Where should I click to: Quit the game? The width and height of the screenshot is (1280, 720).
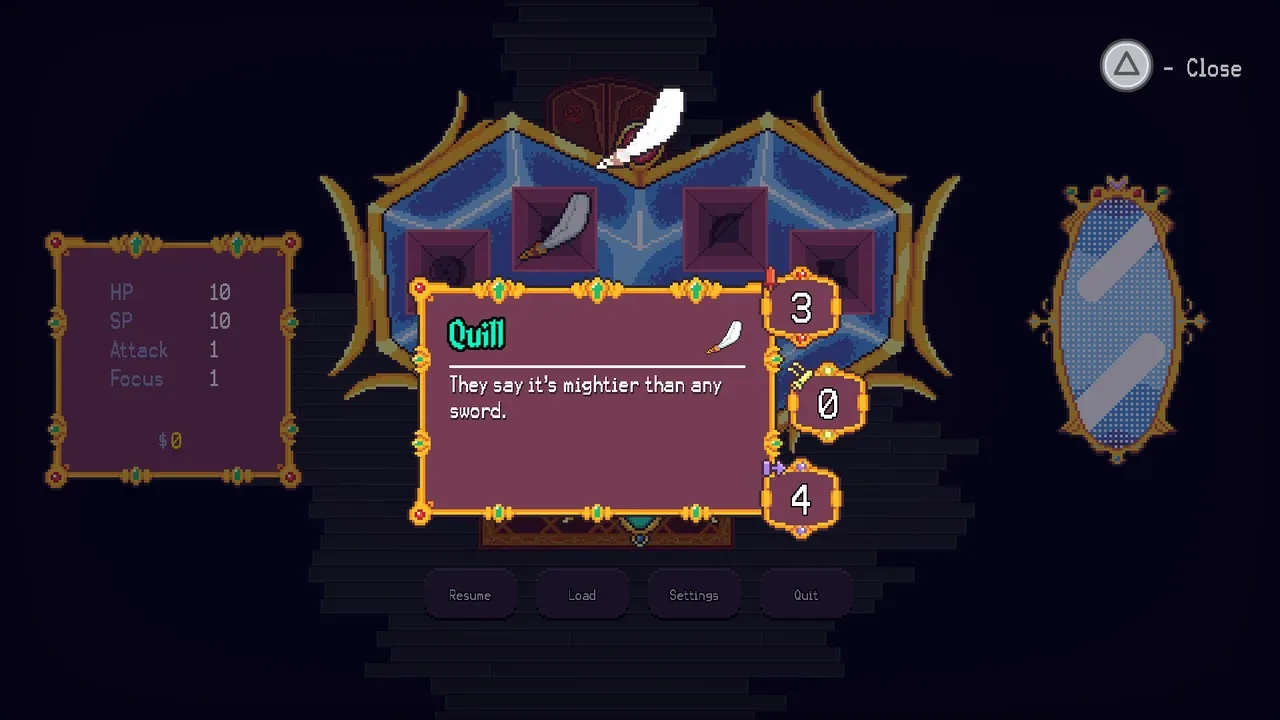coord(806,595)
